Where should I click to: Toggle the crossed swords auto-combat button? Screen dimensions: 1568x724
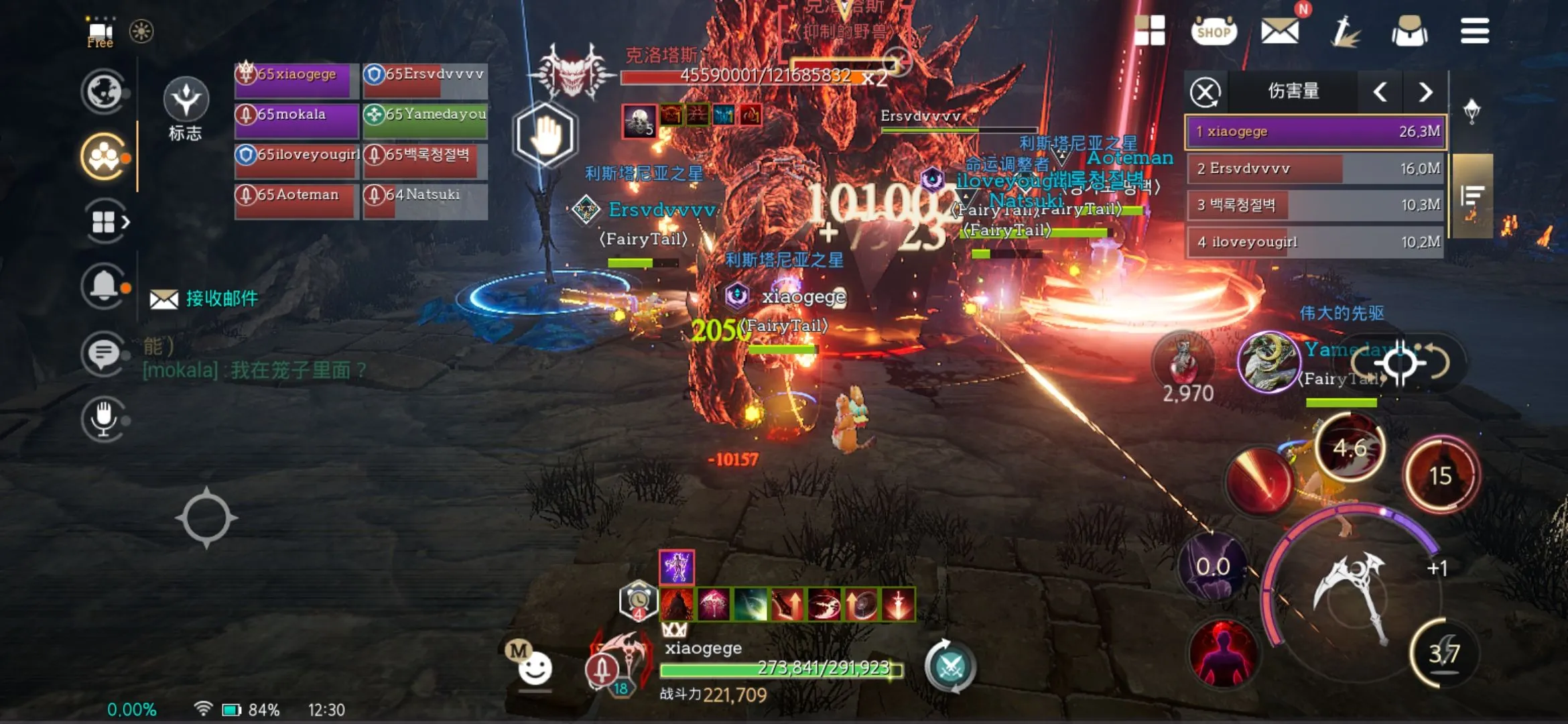(950, 667)
